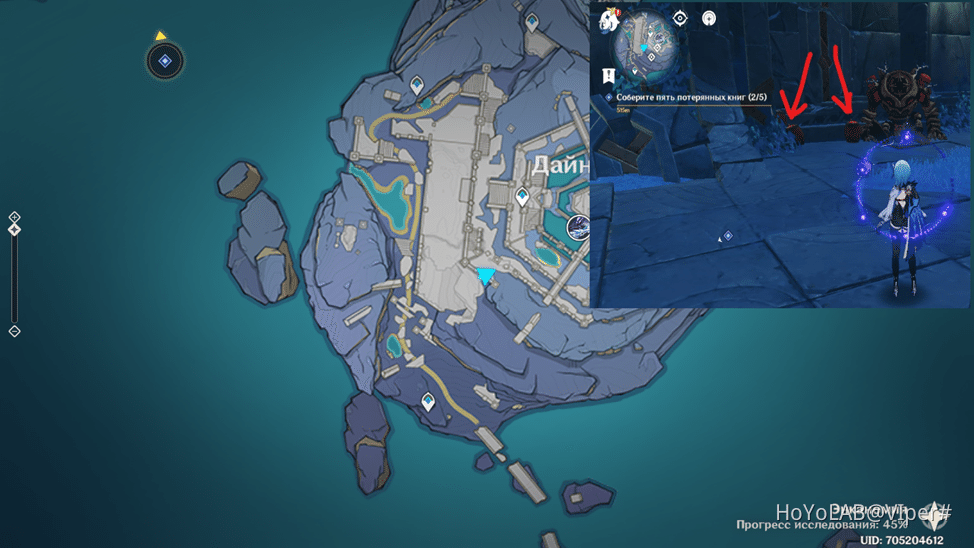Viewport: 974px width, 548px height.
Task: Select the blue diamond quest marker in open sea
Action: (165, 62)
